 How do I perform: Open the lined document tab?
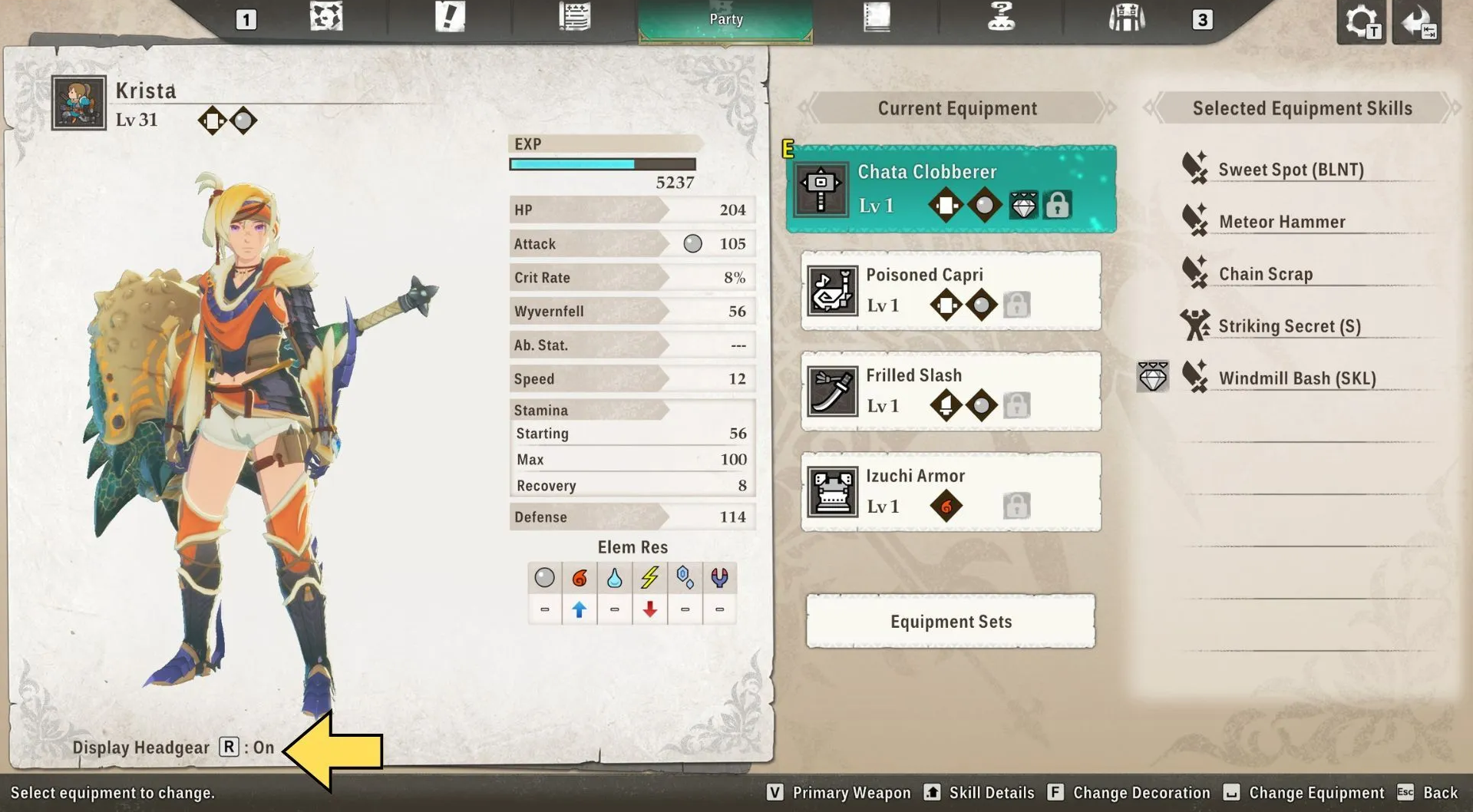tap(574, 18)
